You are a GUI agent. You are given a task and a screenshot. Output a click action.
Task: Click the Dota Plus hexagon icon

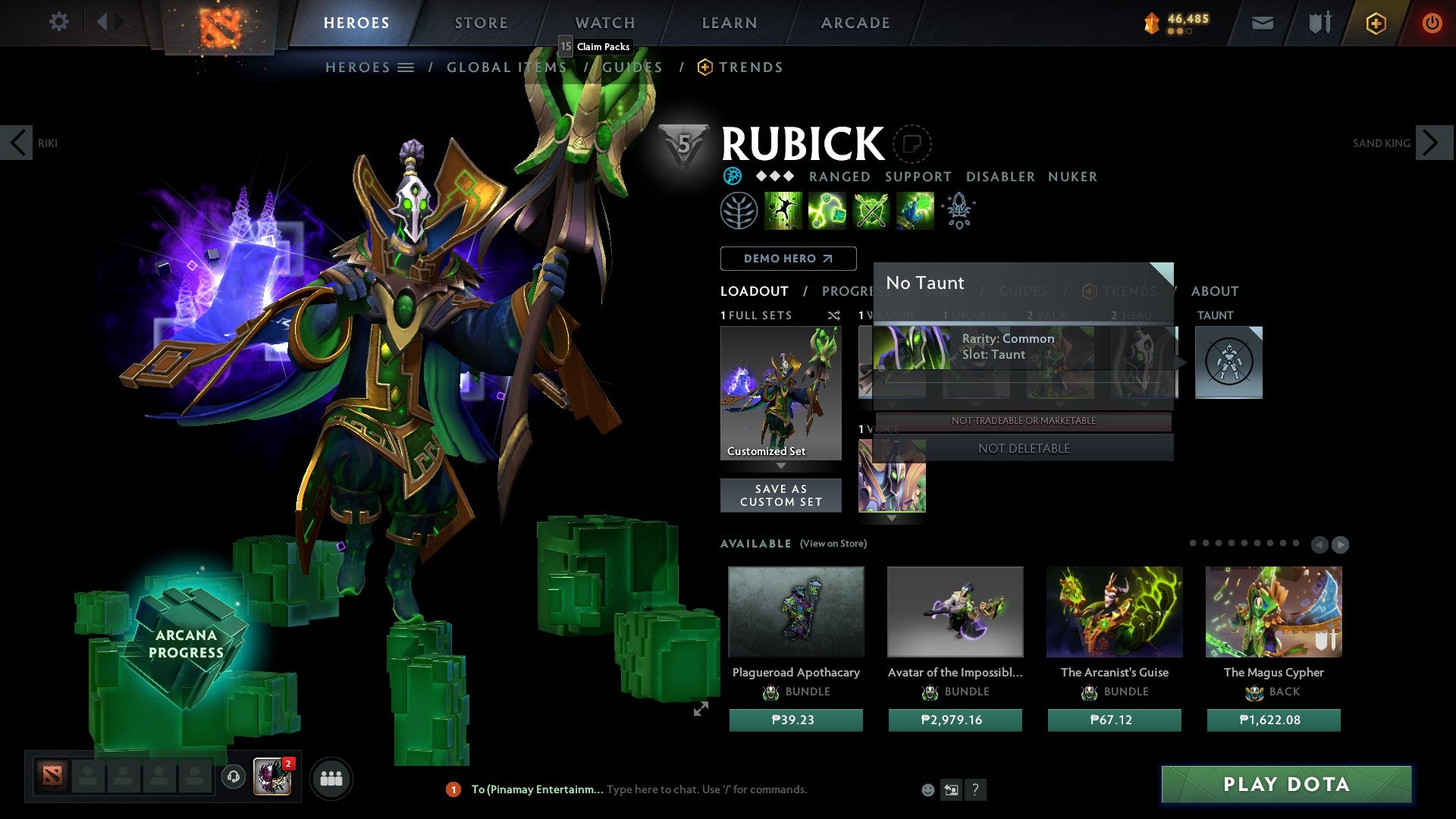pyautogui.click(x=1375, y=23)
